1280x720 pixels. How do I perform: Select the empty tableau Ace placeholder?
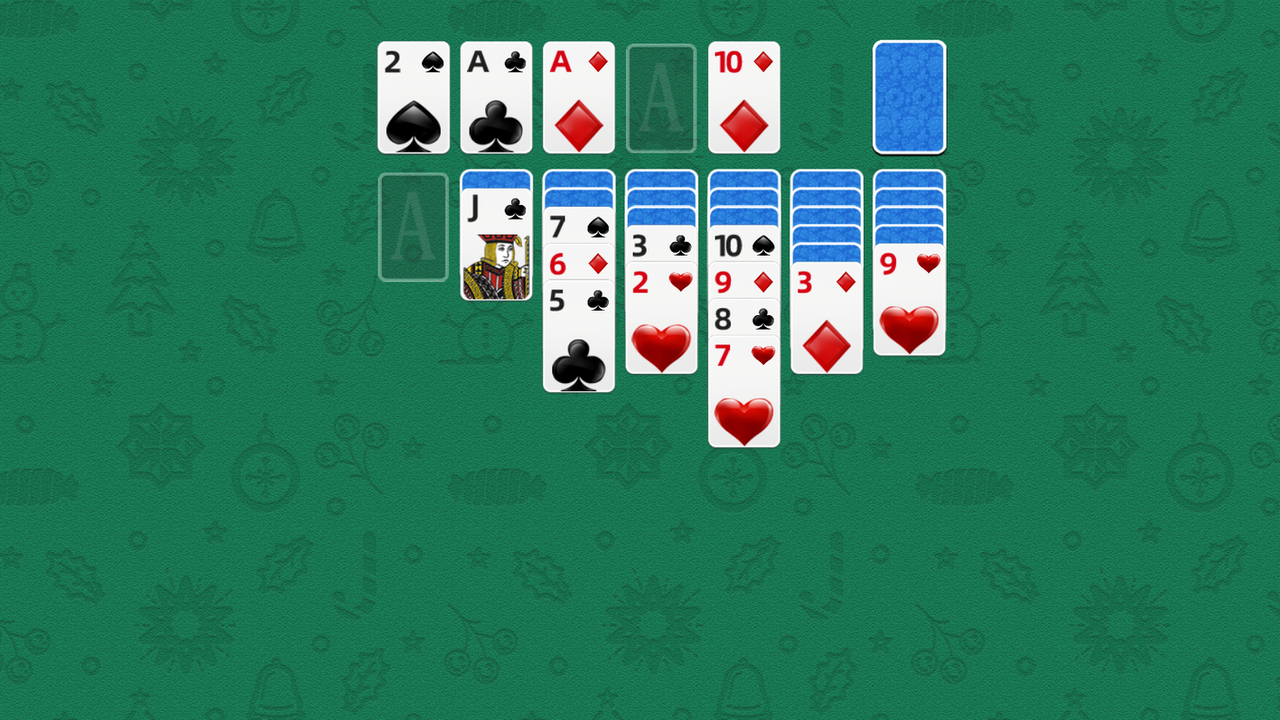coord(413,226)
